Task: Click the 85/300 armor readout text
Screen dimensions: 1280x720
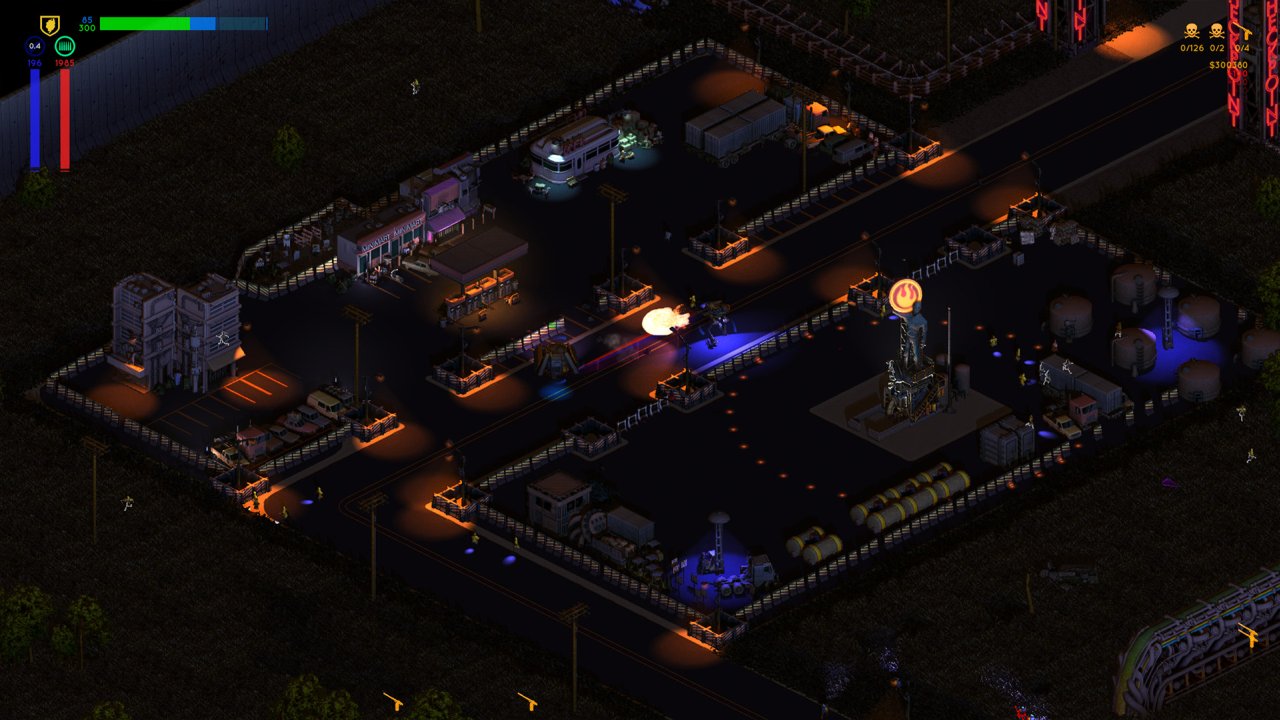Action: click(86, 22)
